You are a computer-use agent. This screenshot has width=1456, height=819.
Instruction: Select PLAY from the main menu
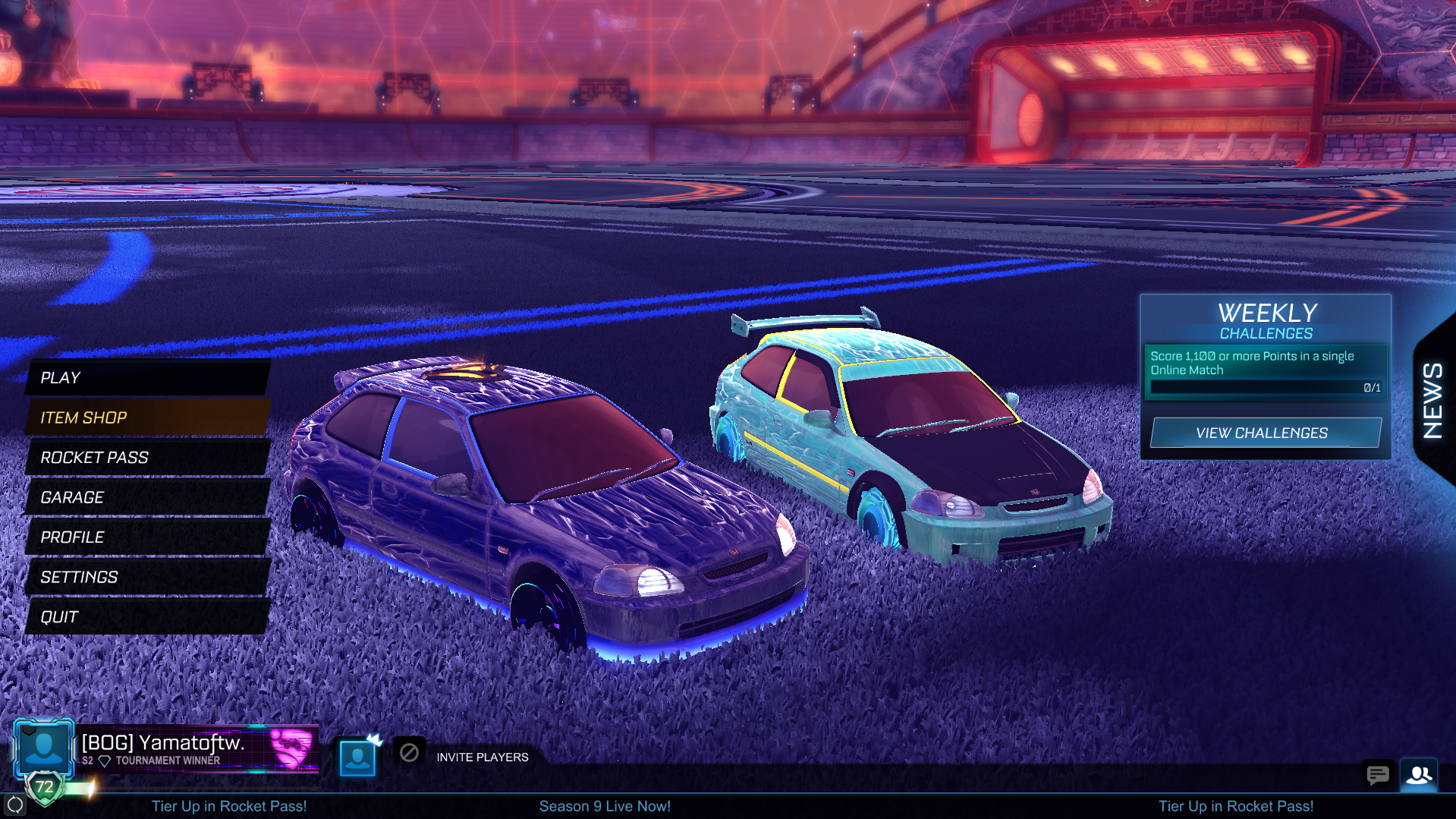(x=148, y=377)
